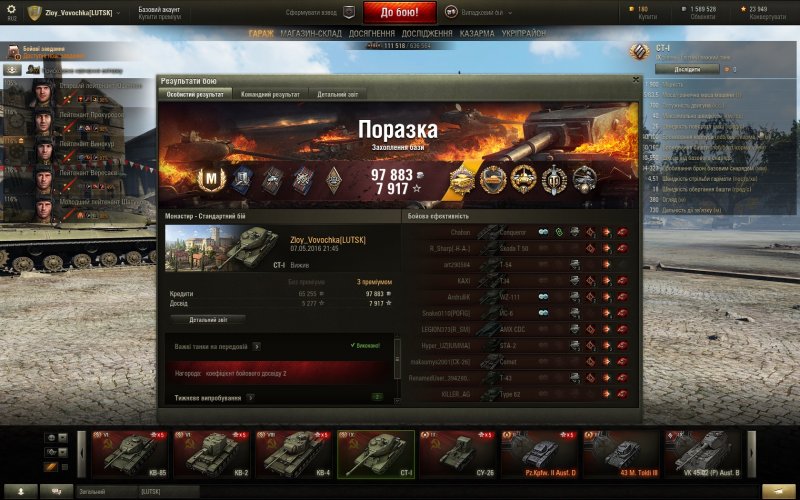
Task: Select the СУ-26 tank in the carousel
Action: click(457, 454)
